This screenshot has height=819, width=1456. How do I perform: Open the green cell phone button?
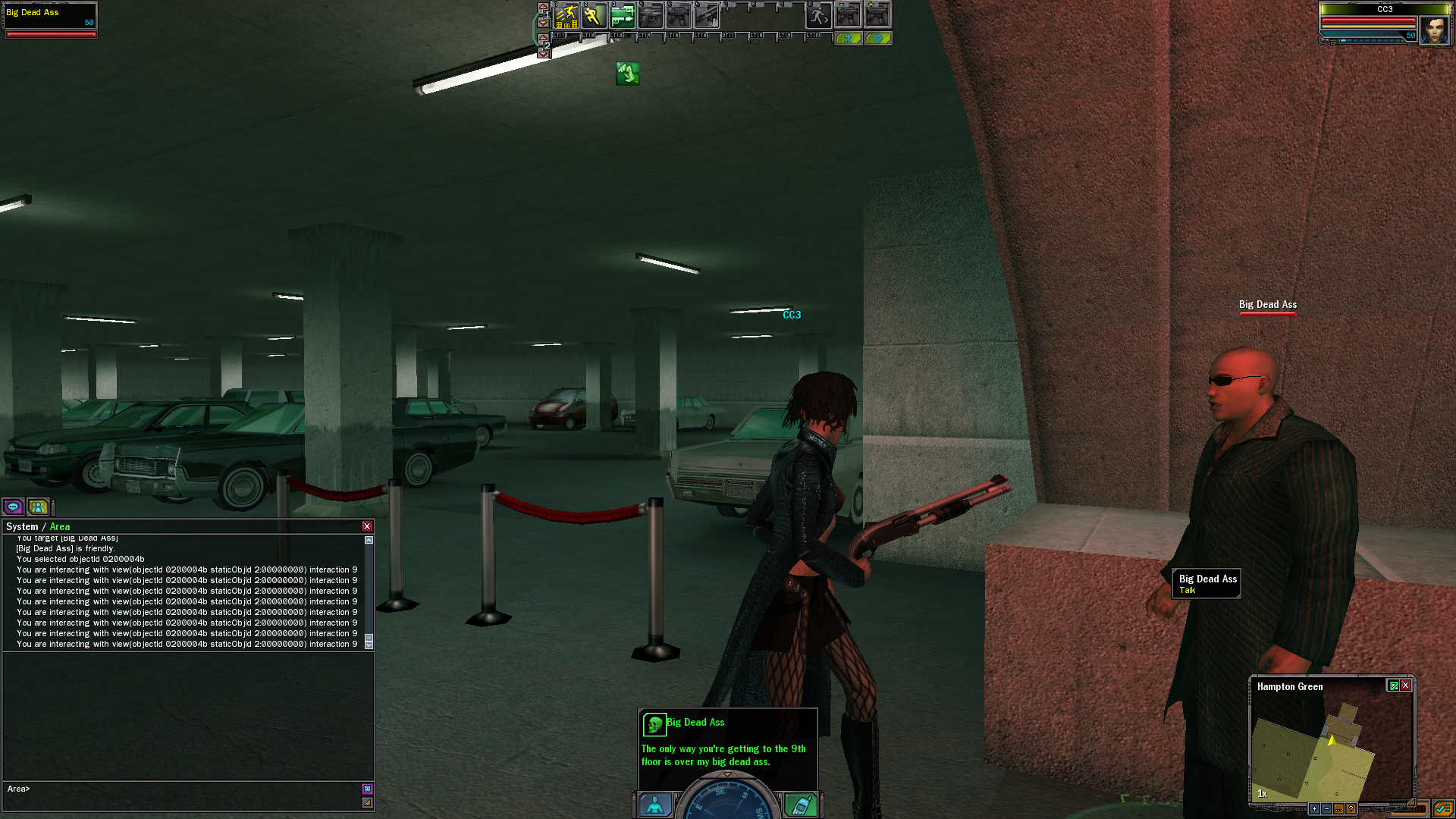point(801,805)
